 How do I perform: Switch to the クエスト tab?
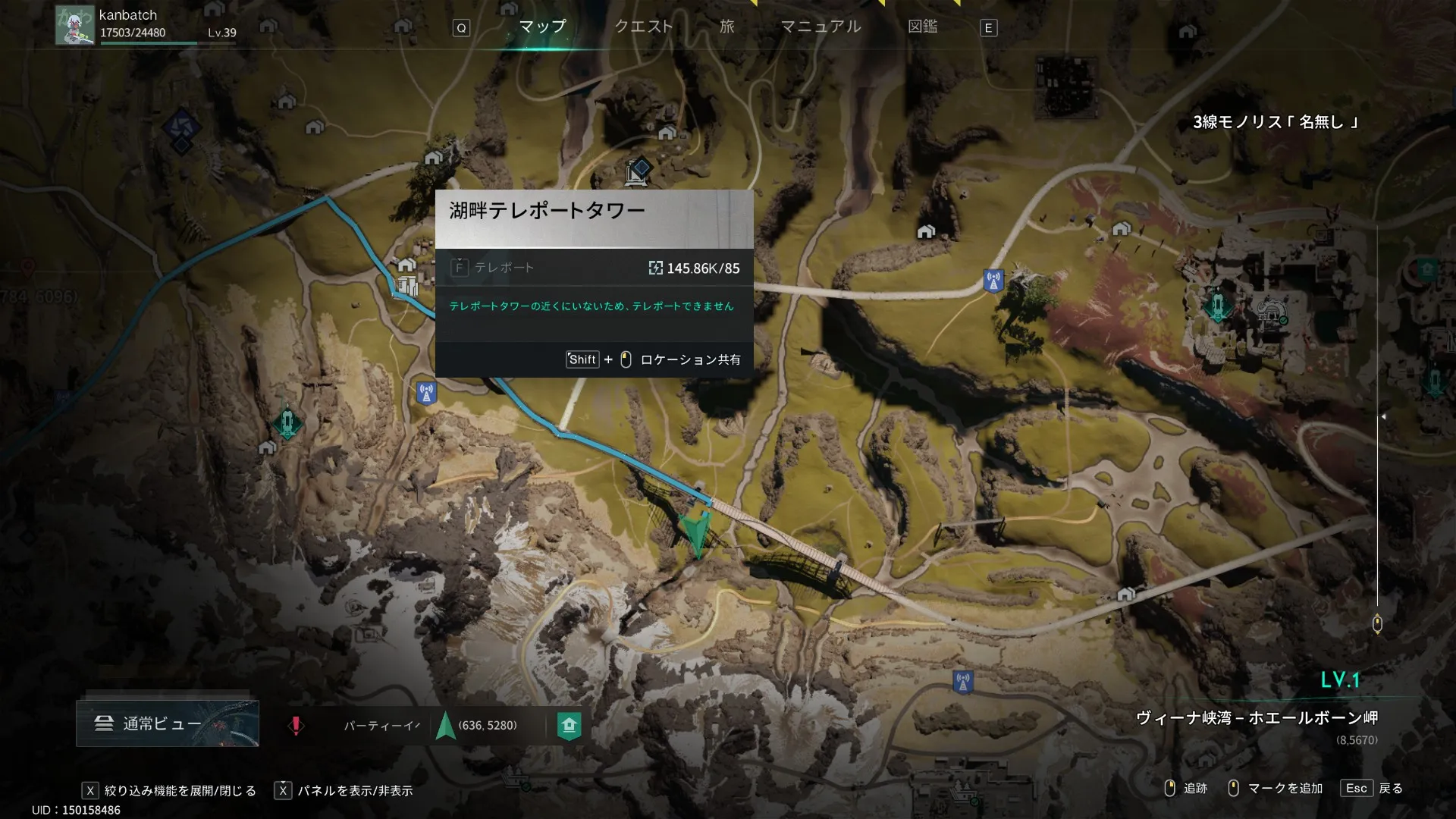(x=643, y=27)
